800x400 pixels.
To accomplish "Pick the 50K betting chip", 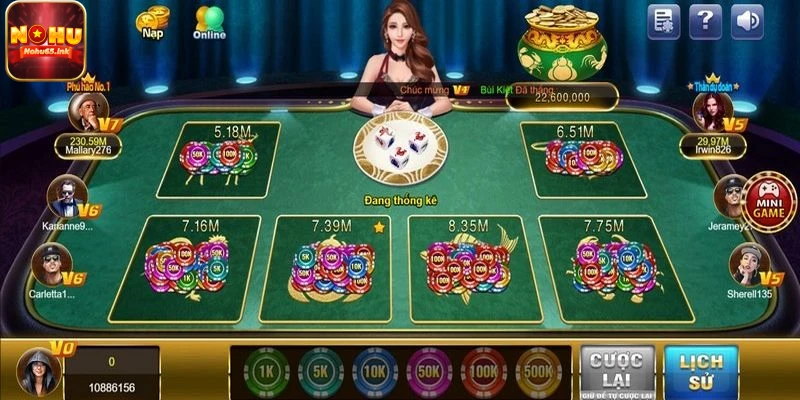I will point(428,372).
